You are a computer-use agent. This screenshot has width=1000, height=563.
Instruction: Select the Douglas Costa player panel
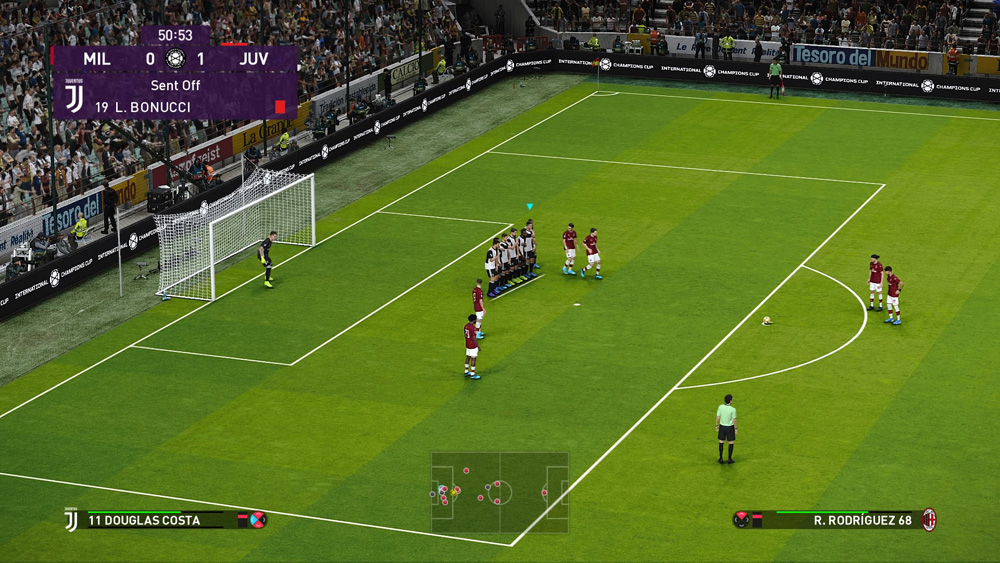(165, 520)
